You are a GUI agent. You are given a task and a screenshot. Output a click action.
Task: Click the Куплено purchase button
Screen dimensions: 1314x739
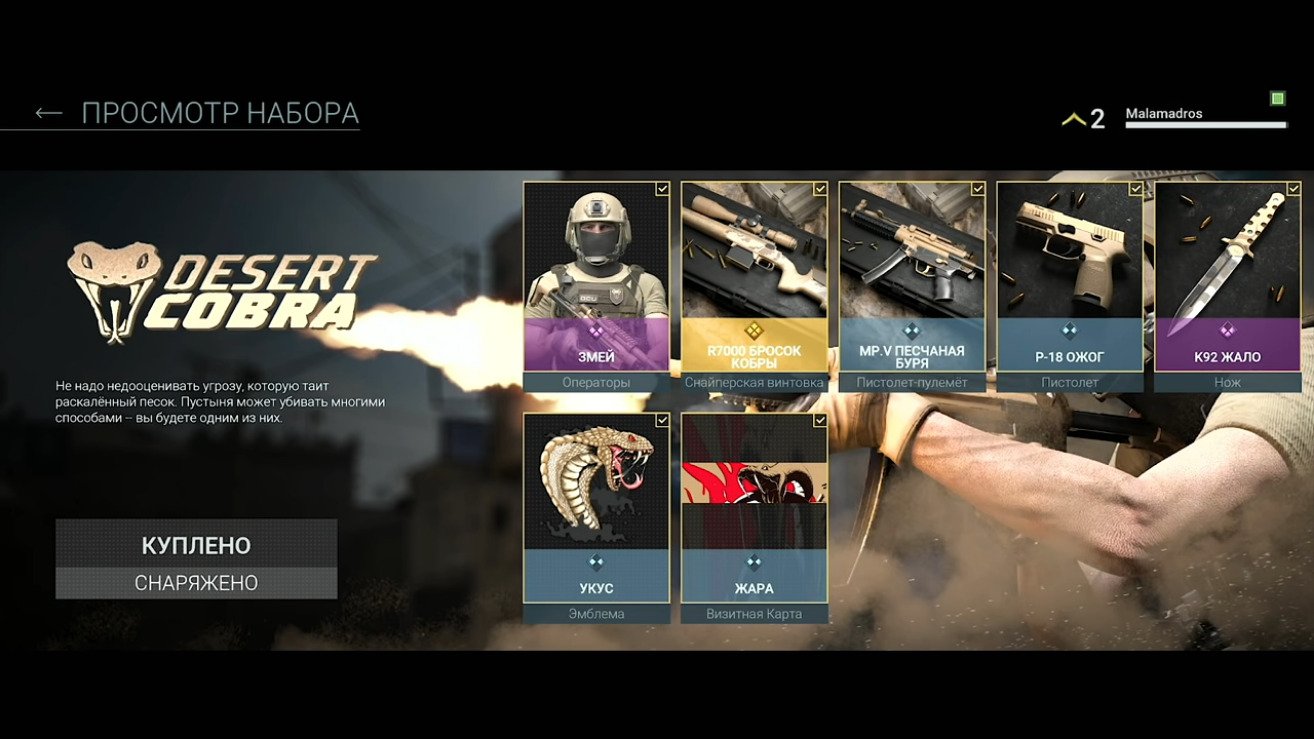click(196, 545)
